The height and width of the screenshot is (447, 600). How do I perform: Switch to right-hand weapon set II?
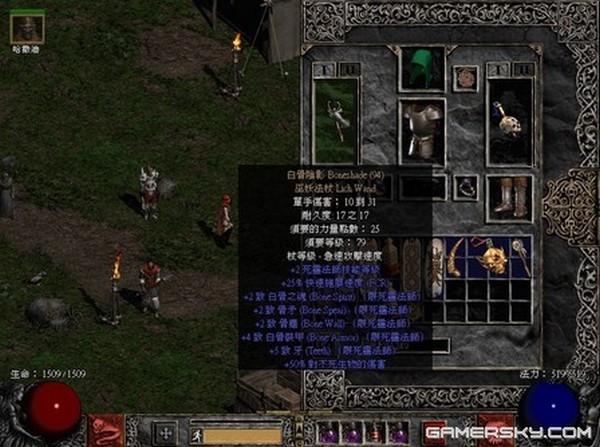(522, 69)
